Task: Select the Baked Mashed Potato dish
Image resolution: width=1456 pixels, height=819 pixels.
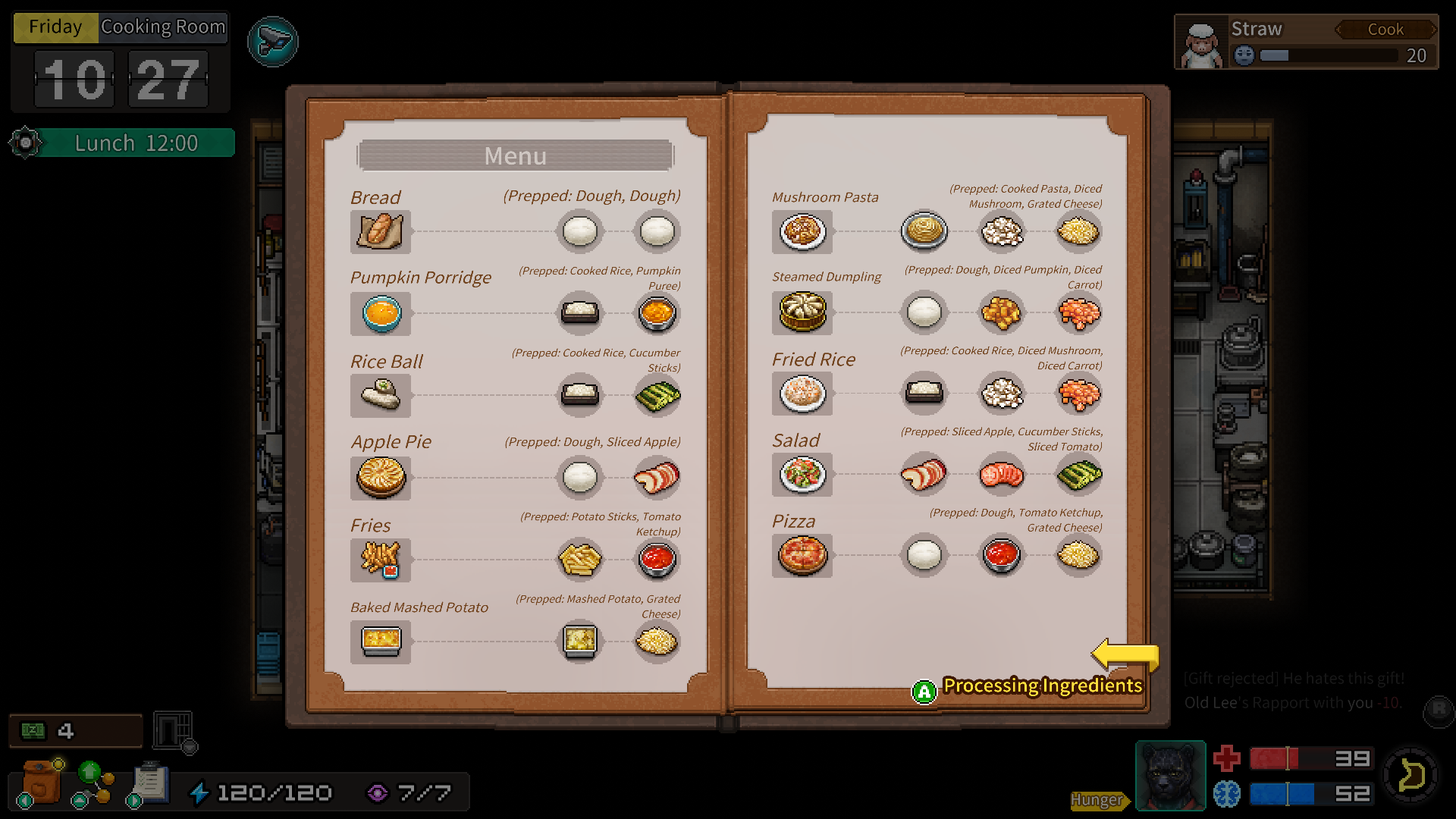Action: pos(381,642)
